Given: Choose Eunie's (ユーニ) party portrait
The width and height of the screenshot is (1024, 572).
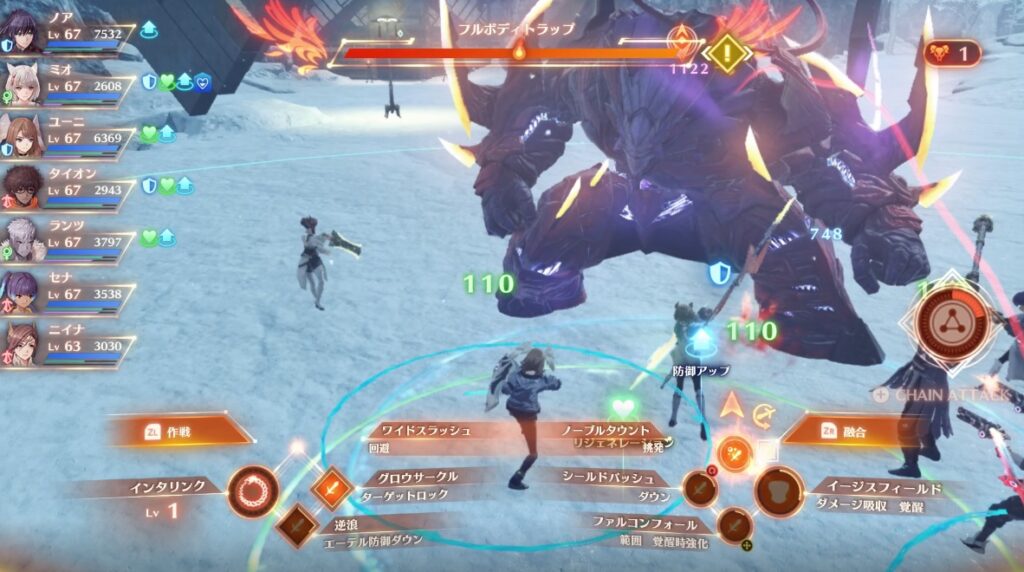Looking at the screenshot, I should (x=24, y=135).
